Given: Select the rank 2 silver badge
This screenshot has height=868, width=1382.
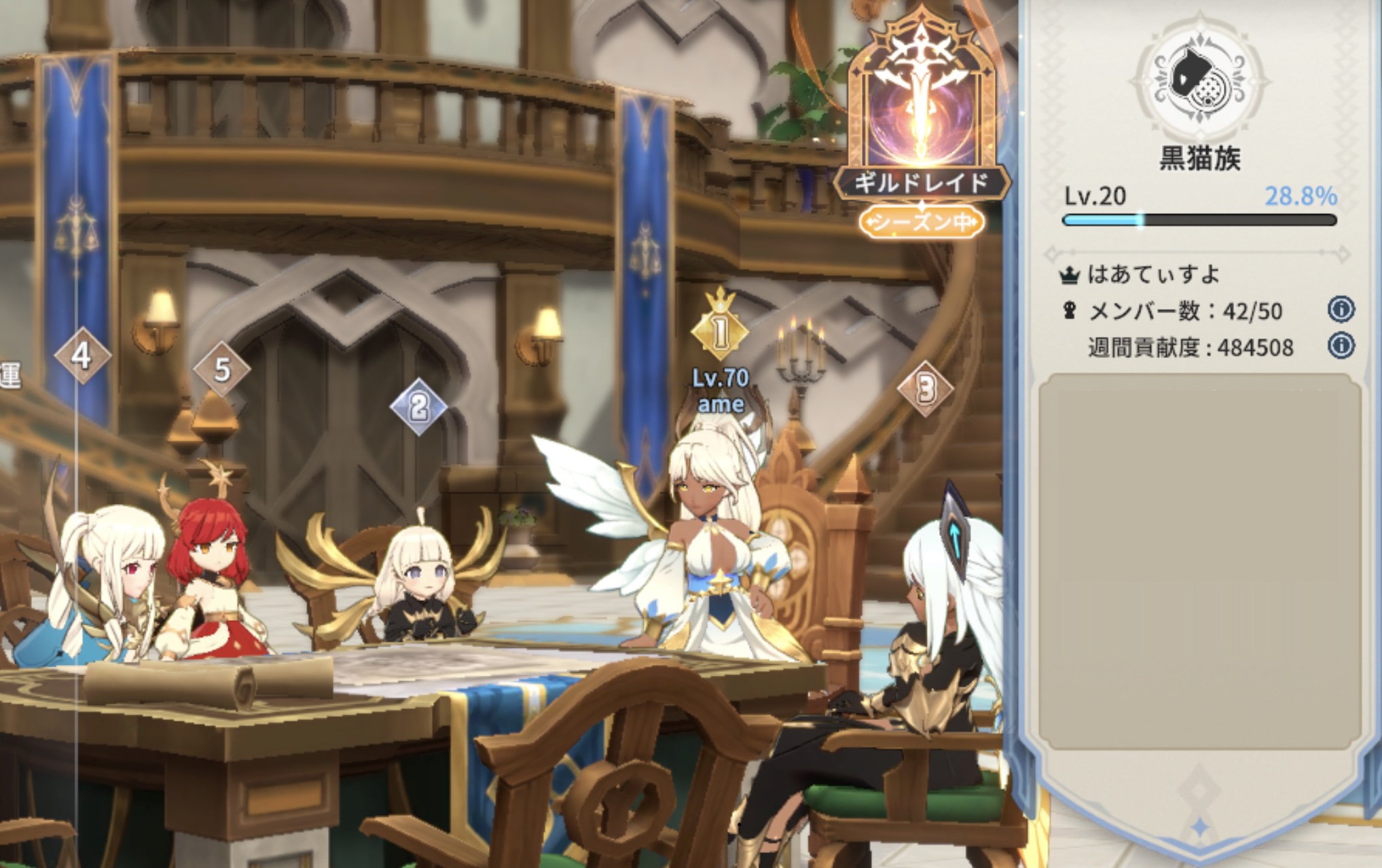Looking at the screenshot, I should pyautogui.click(x=418, y=406).
